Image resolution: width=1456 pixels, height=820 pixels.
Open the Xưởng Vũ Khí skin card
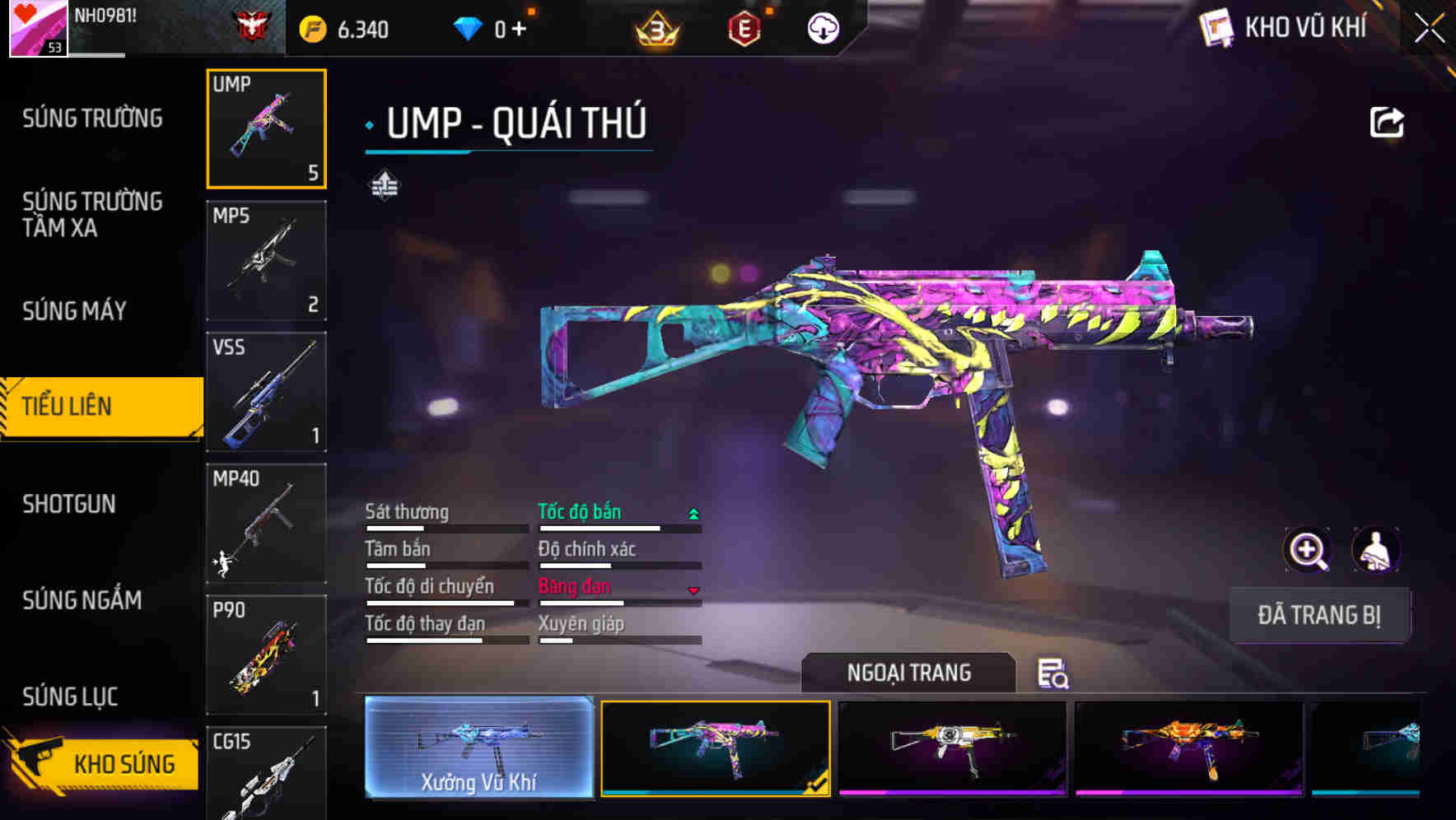pyautogui.click(x=478, y=748)
